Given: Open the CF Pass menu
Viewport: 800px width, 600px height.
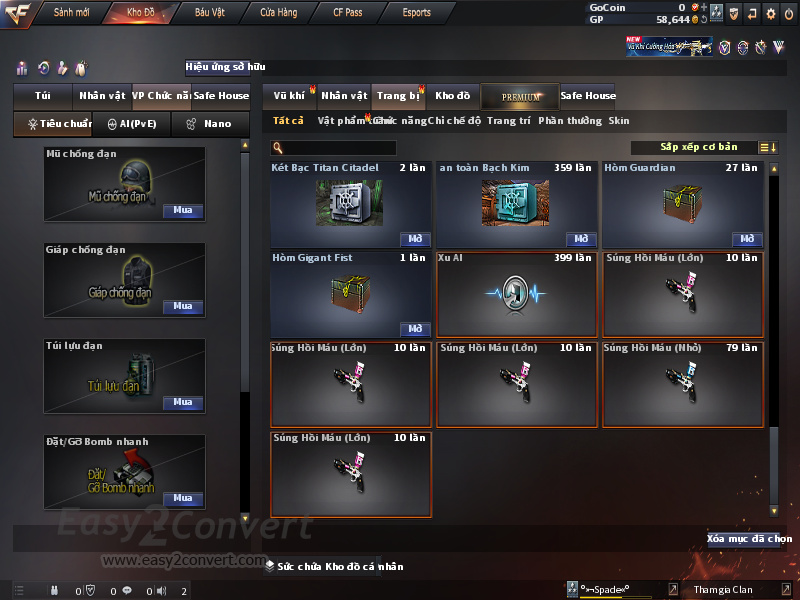Looking at the screenshot, I should click(x=348, y=13).
